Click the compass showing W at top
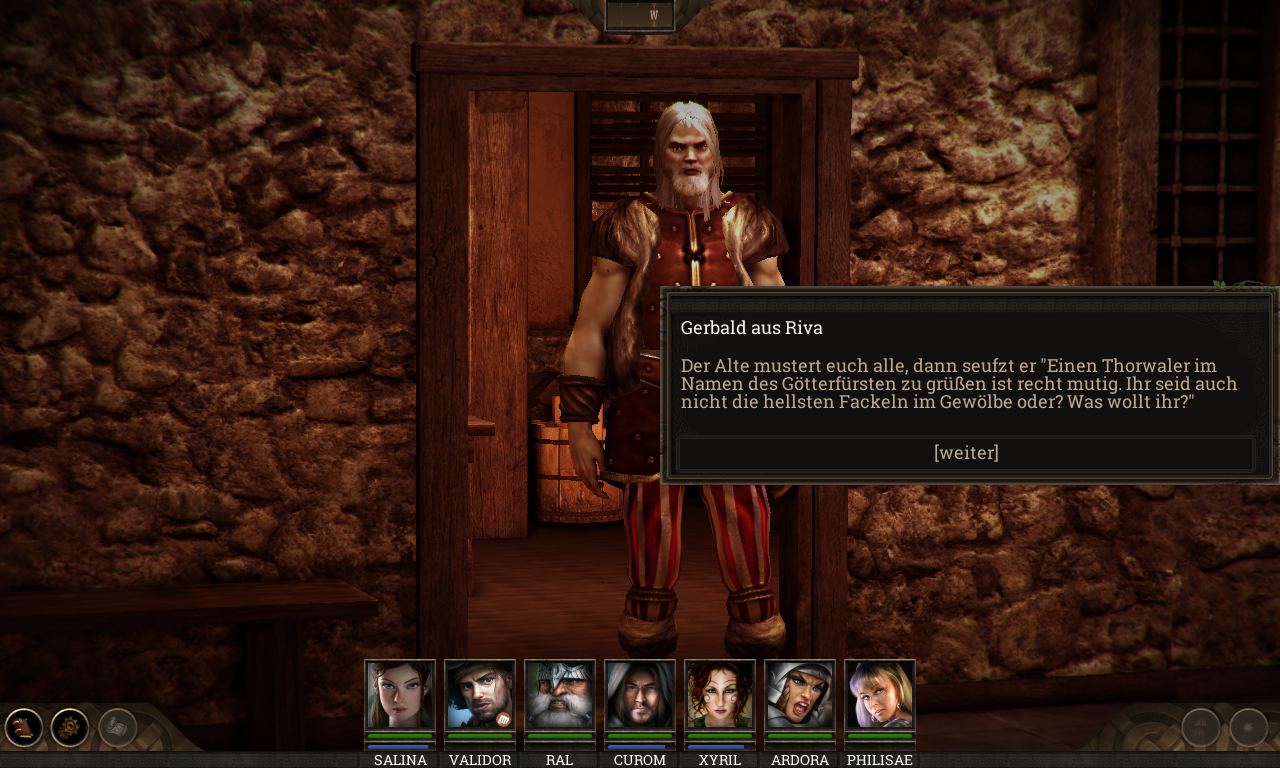Screen dimensions: 1280x768 (639, 14)
